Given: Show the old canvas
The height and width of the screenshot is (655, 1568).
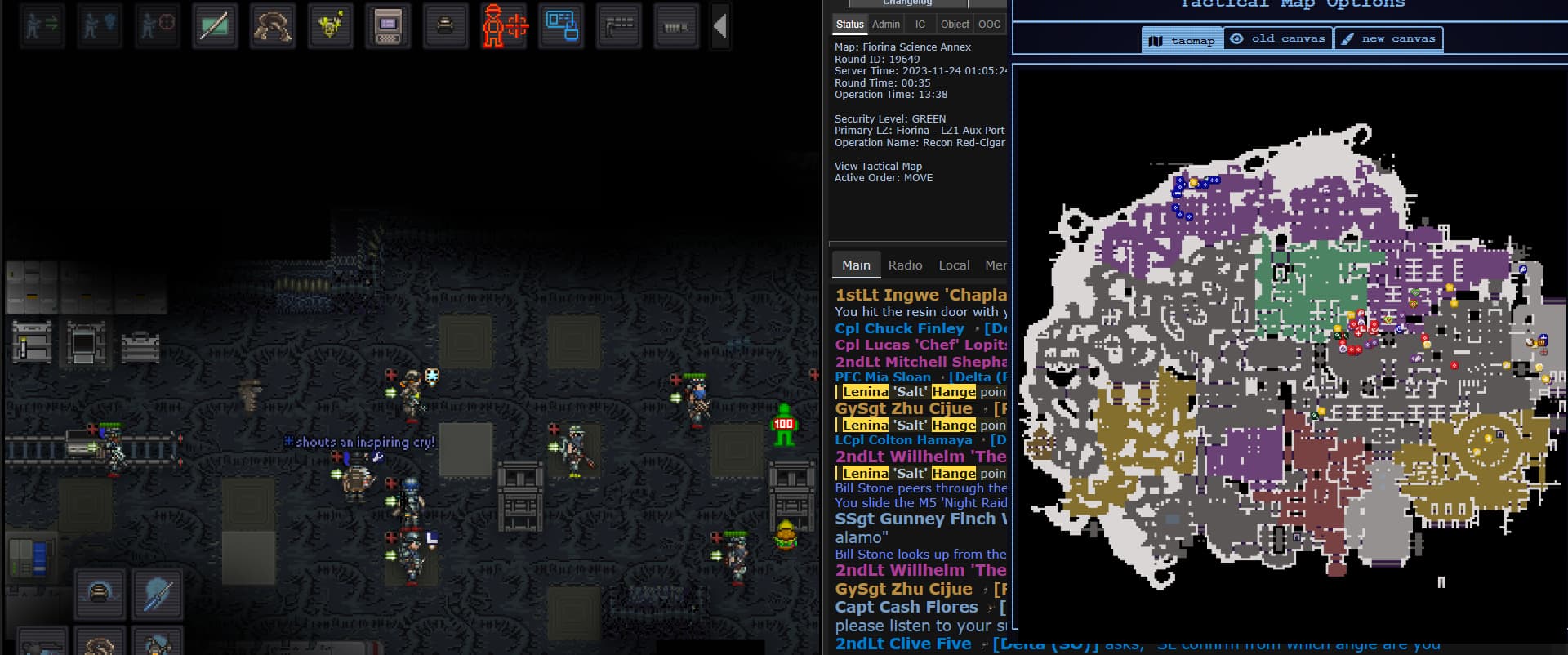Looking at the screenshot, I should click(1278, 39).
